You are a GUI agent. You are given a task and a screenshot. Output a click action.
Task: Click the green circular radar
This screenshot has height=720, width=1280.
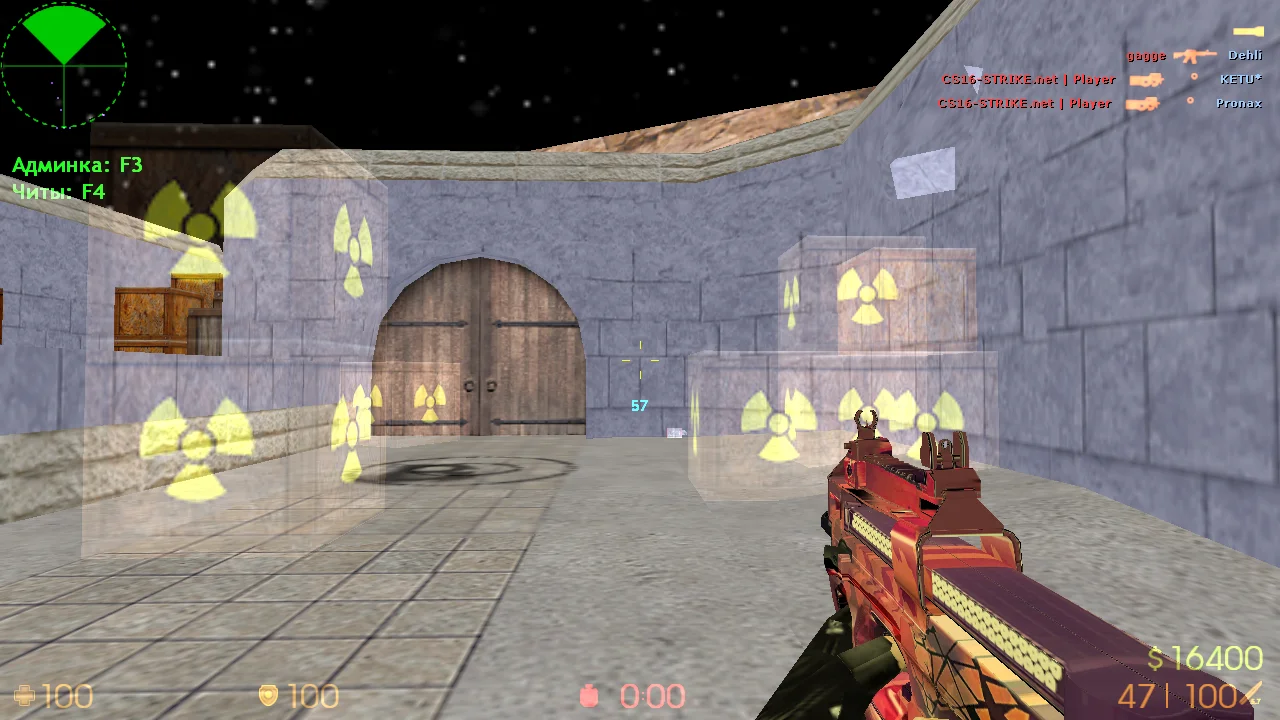coord(64,65)
